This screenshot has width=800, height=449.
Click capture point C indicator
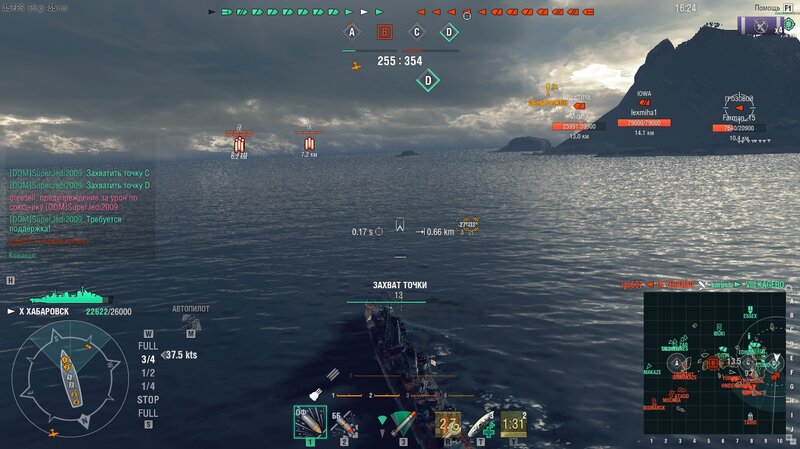[417, 32]
